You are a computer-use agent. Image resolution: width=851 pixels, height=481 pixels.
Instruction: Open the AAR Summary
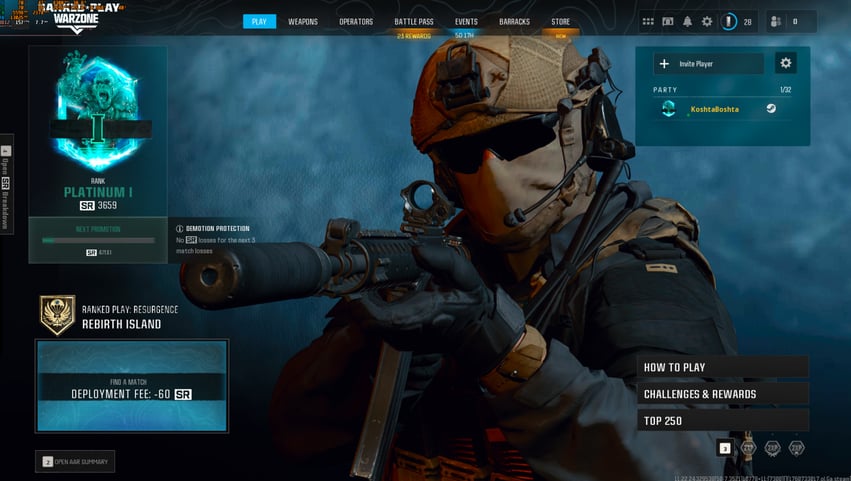pos(76,461)
